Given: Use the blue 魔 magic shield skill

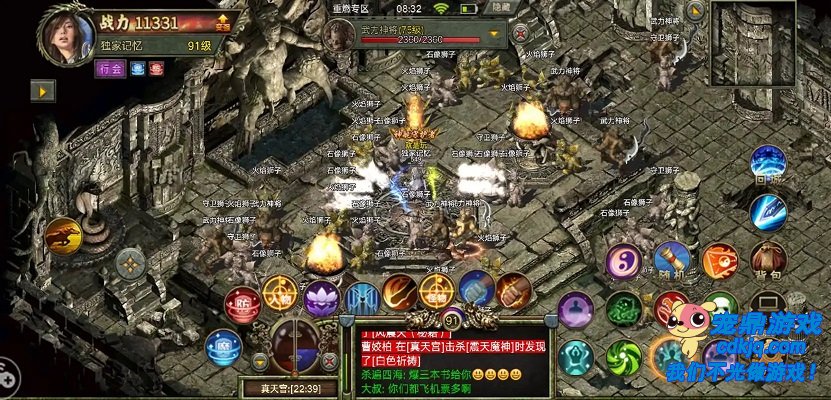Looking at the screenshot, I should (223, 348).
